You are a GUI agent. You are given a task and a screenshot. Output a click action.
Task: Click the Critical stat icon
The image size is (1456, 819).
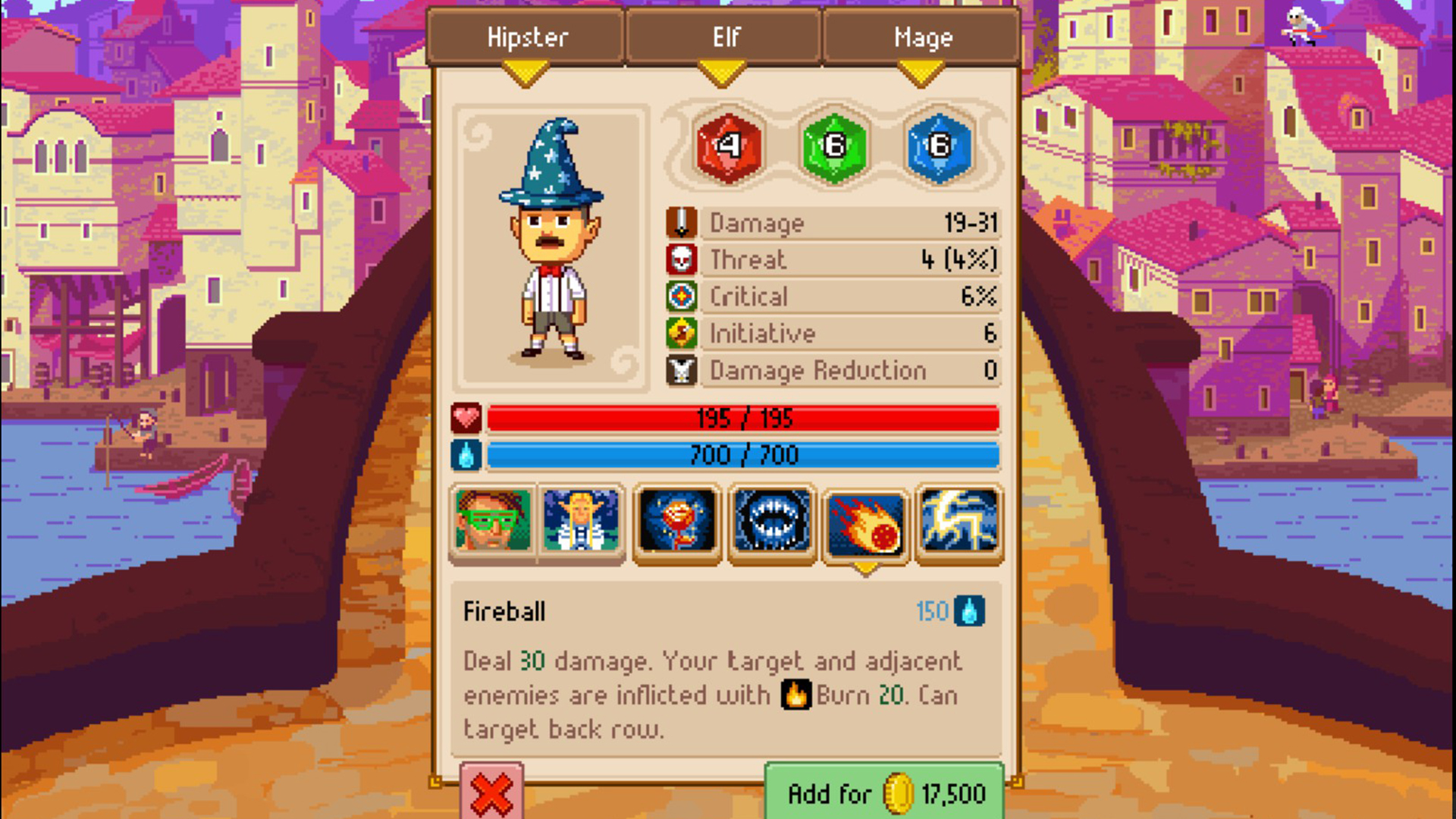pos(680,297)
